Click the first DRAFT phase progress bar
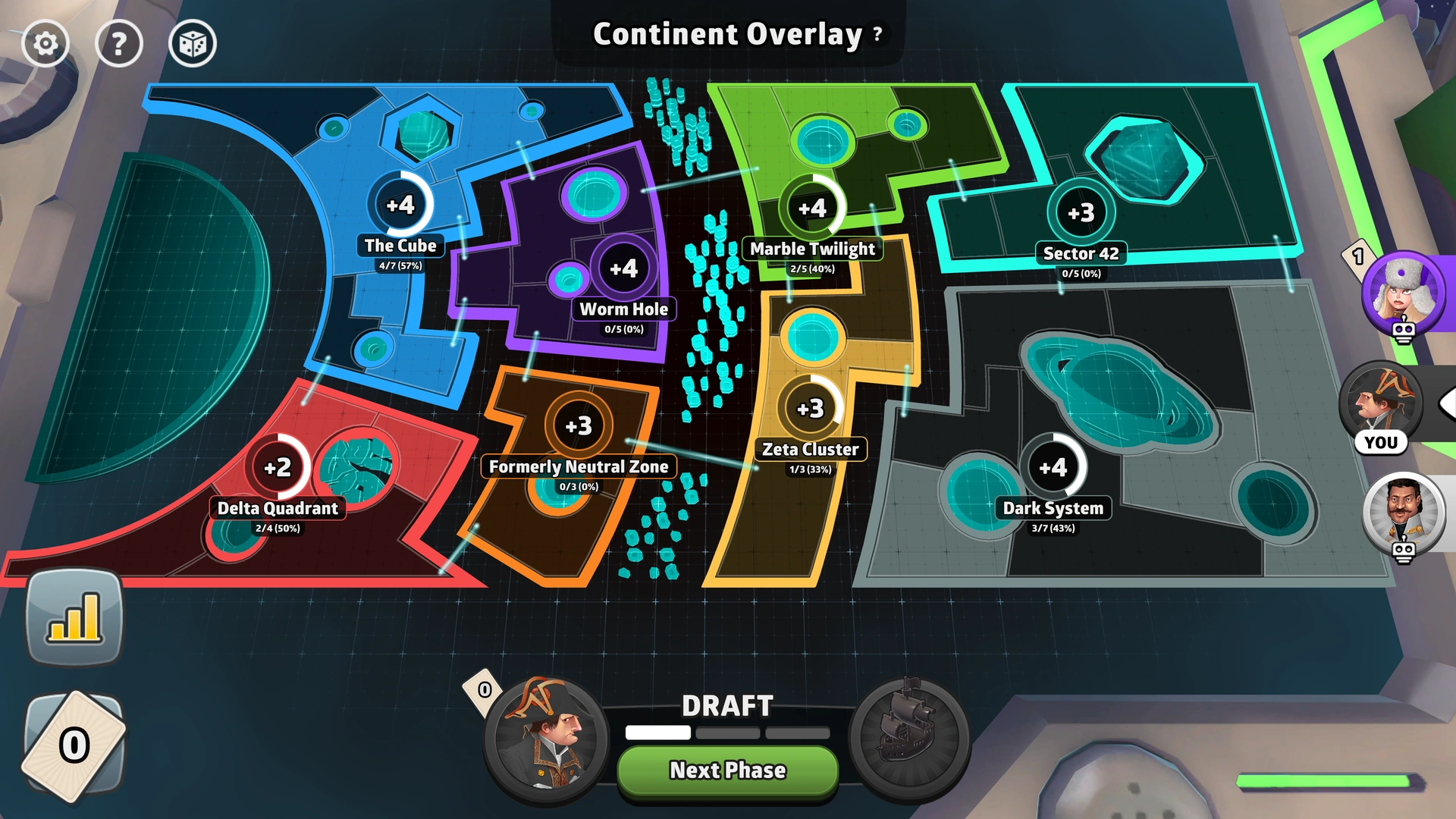This screenshot has width=1456, height=819. (657, 733)
